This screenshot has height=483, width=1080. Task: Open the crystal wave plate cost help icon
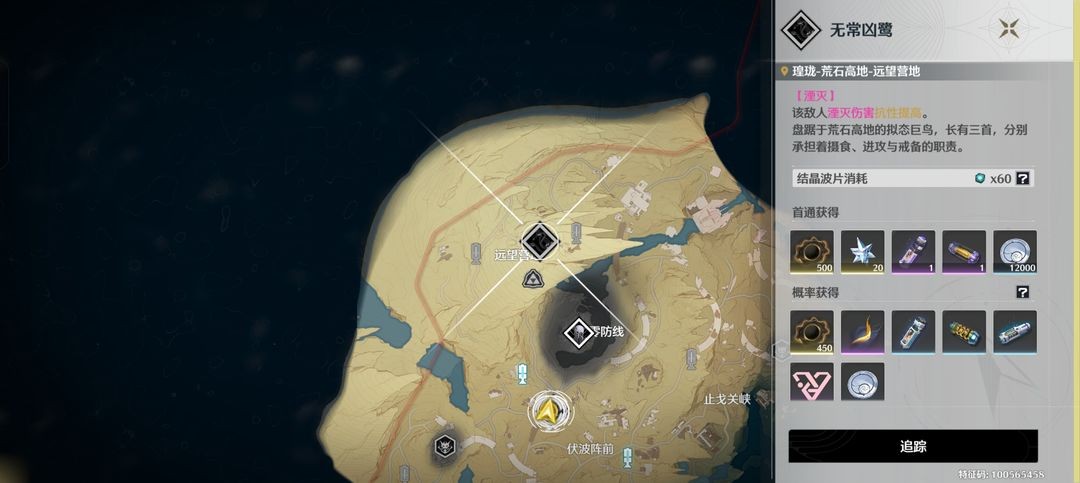pyautogui.click(x=1022, y=178)
